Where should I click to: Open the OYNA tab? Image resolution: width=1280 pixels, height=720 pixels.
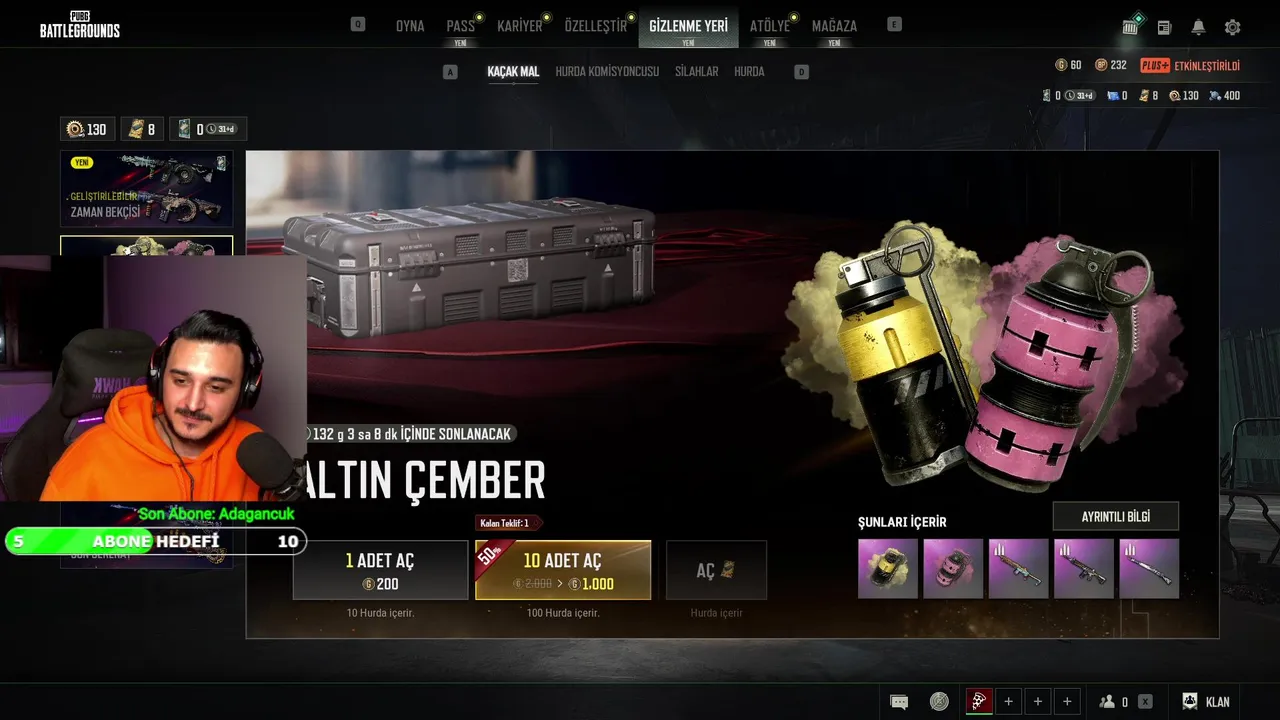(410, 26)
